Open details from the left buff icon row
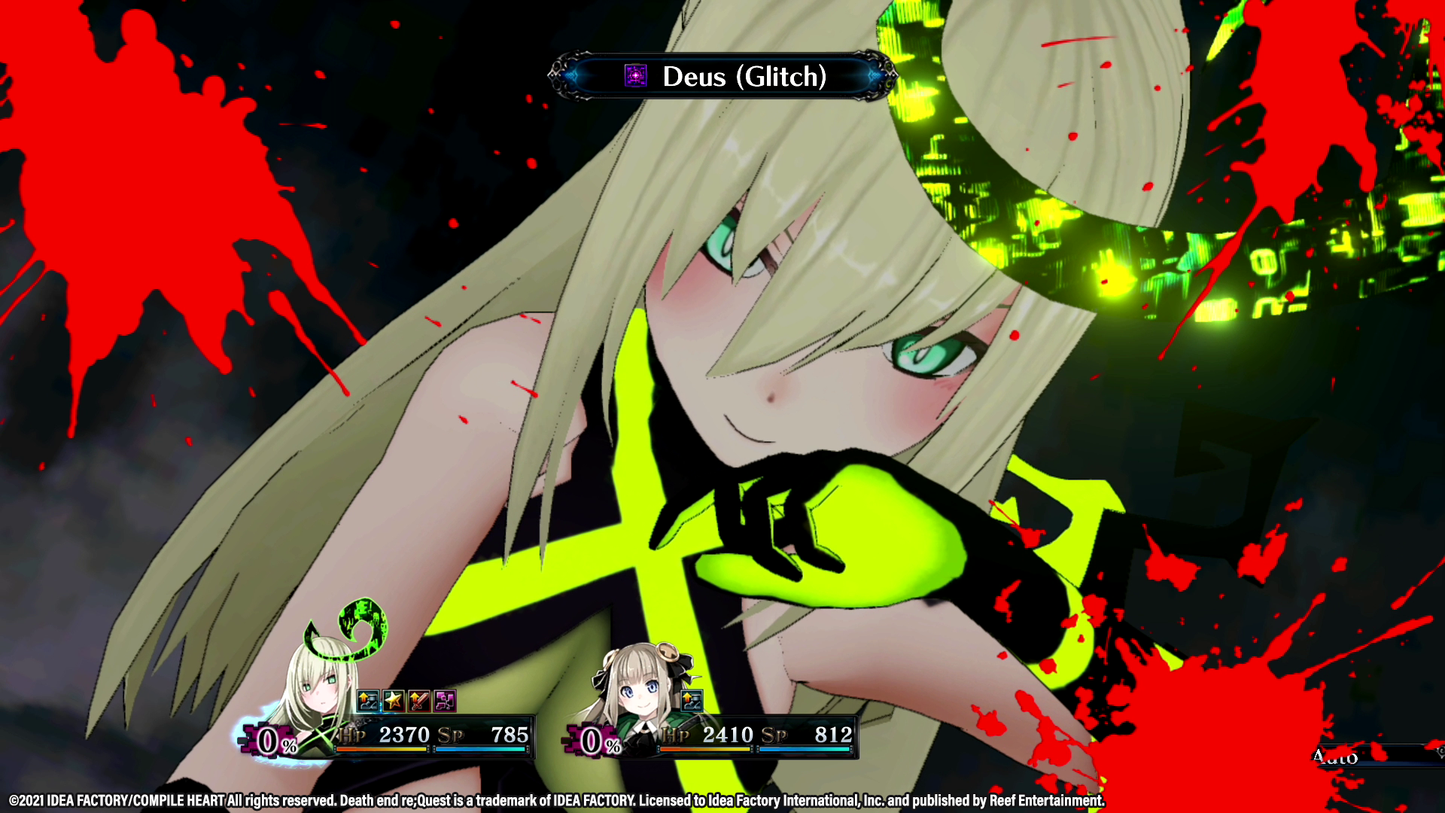 tap(405, 701)
